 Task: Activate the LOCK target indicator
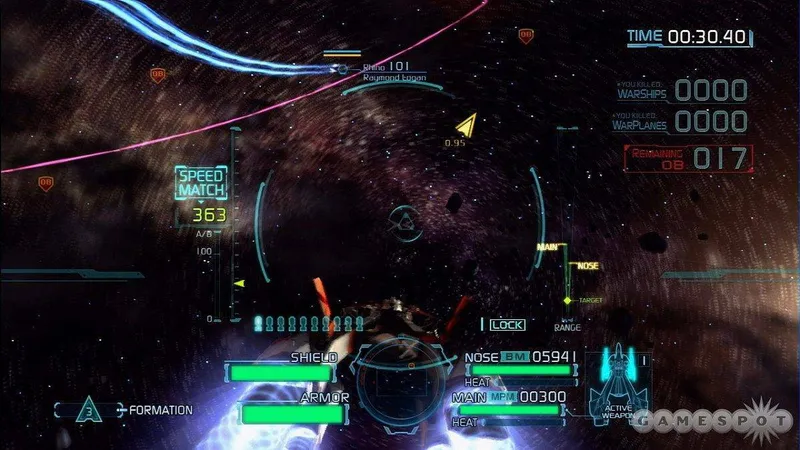[x=504, y=324]
